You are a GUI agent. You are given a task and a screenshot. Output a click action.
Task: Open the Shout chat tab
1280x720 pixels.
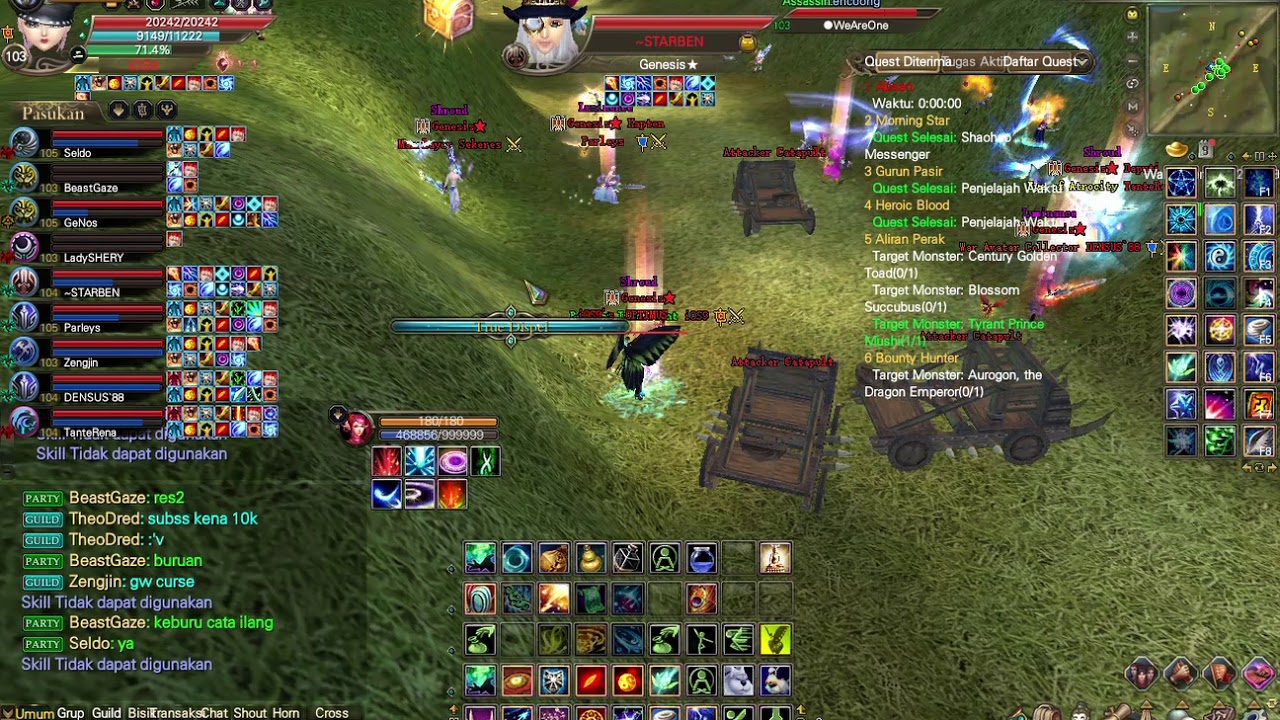click(x=249, y=713)
